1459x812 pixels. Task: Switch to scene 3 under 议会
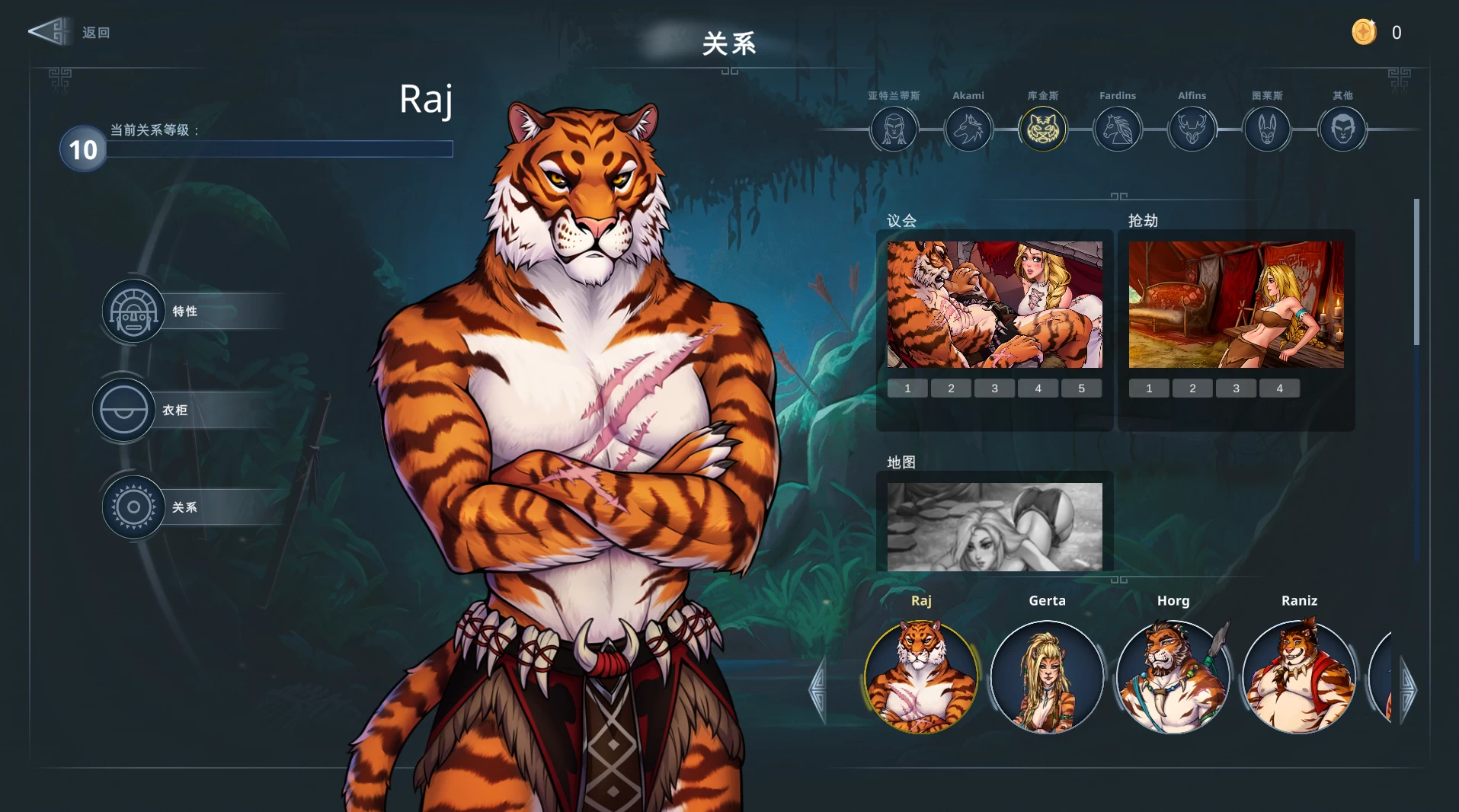pyautogui.click(x=994, y=388)
